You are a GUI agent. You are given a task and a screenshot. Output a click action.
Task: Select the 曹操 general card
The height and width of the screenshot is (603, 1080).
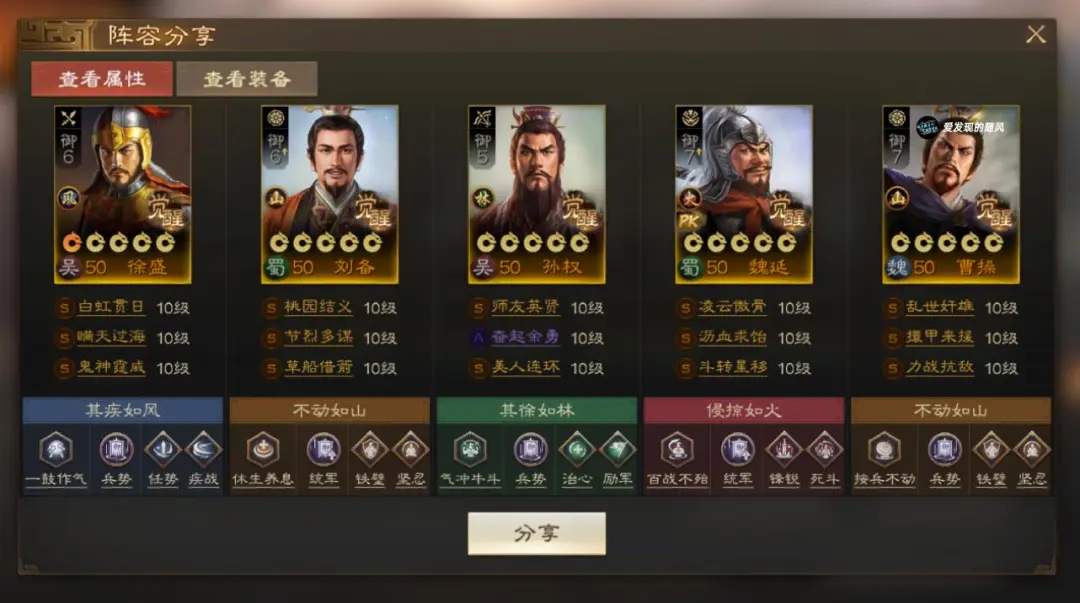click(951, 194)
